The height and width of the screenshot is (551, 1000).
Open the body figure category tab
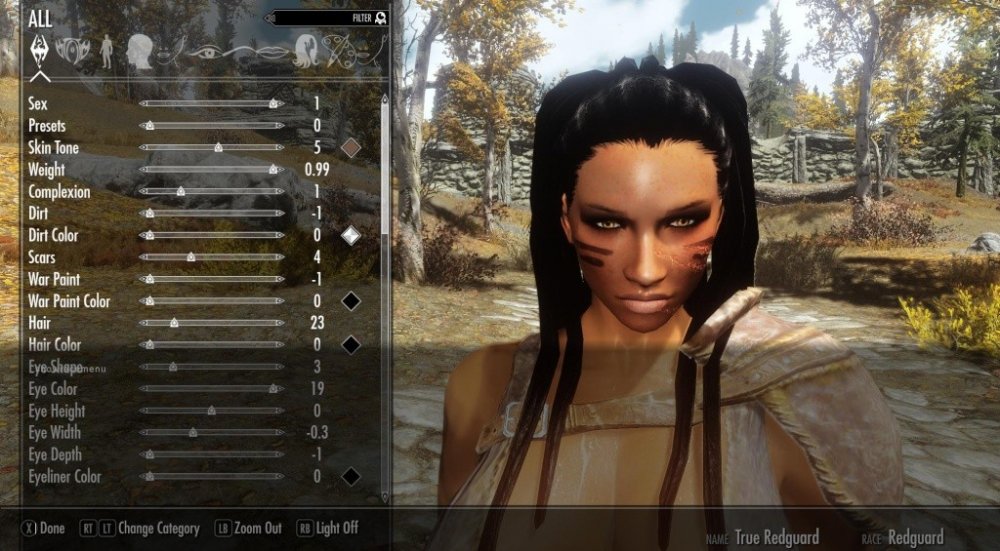(x=107, y=51)
